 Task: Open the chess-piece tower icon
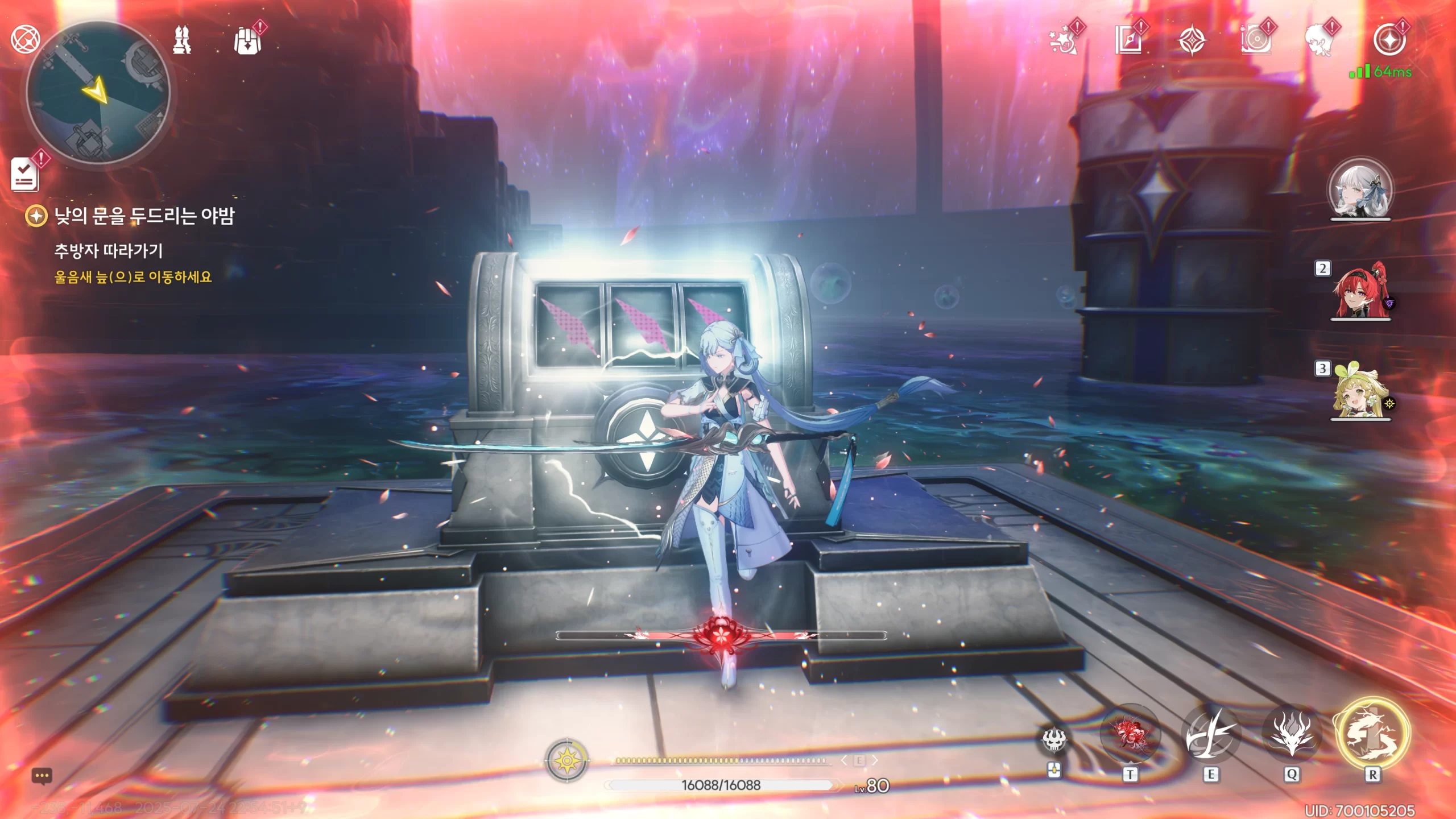point(182,40)
